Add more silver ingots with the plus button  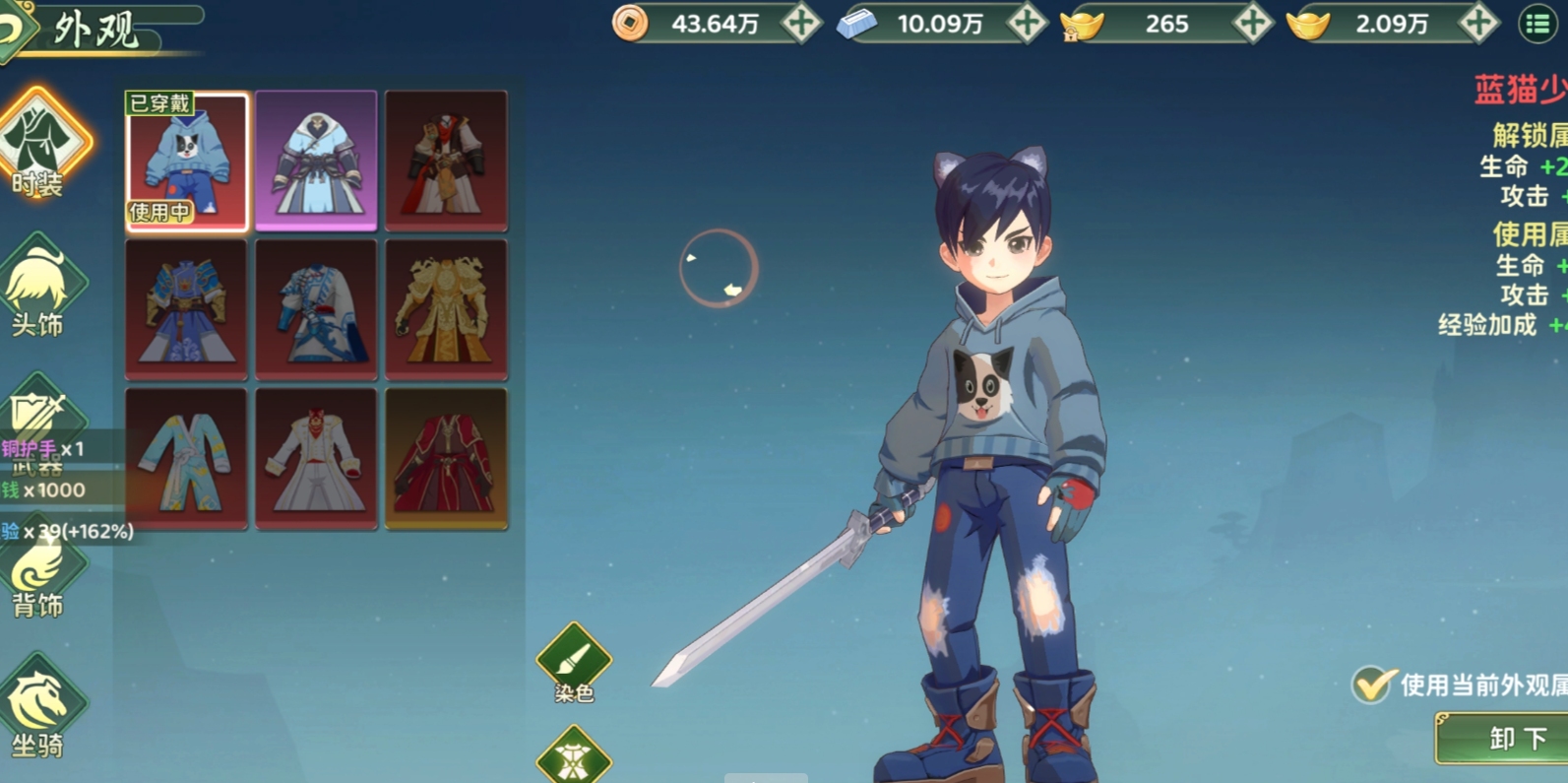1027,24
